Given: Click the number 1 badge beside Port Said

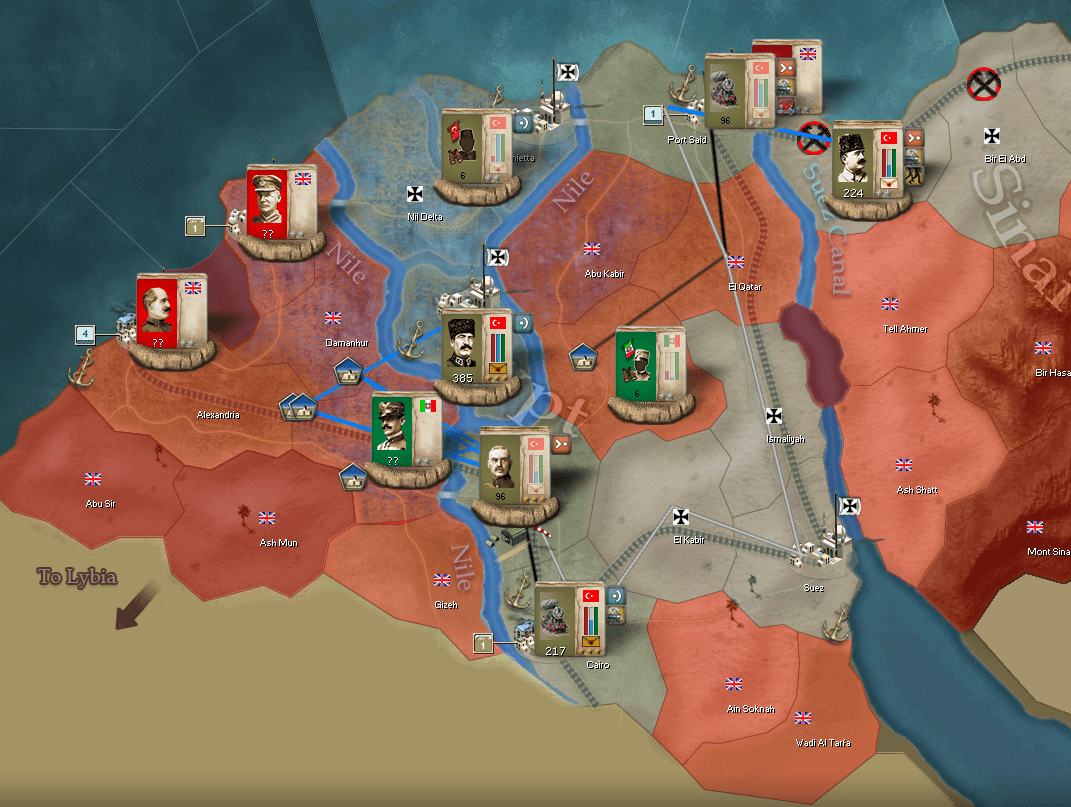Looking at the screenshot, I should click(x=653, y=115).
